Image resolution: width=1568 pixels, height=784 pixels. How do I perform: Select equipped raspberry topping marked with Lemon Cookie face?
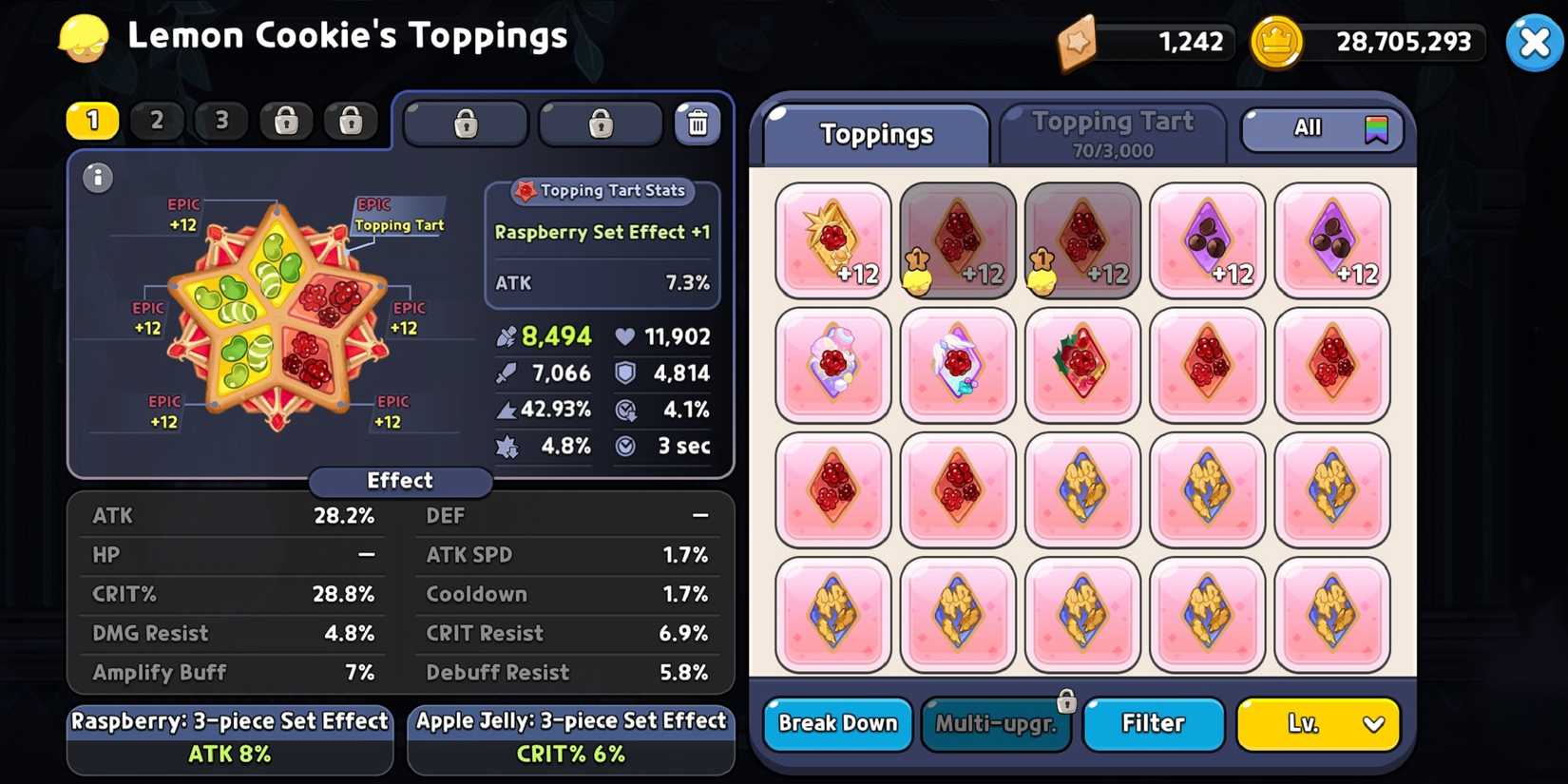pos(957,240)
